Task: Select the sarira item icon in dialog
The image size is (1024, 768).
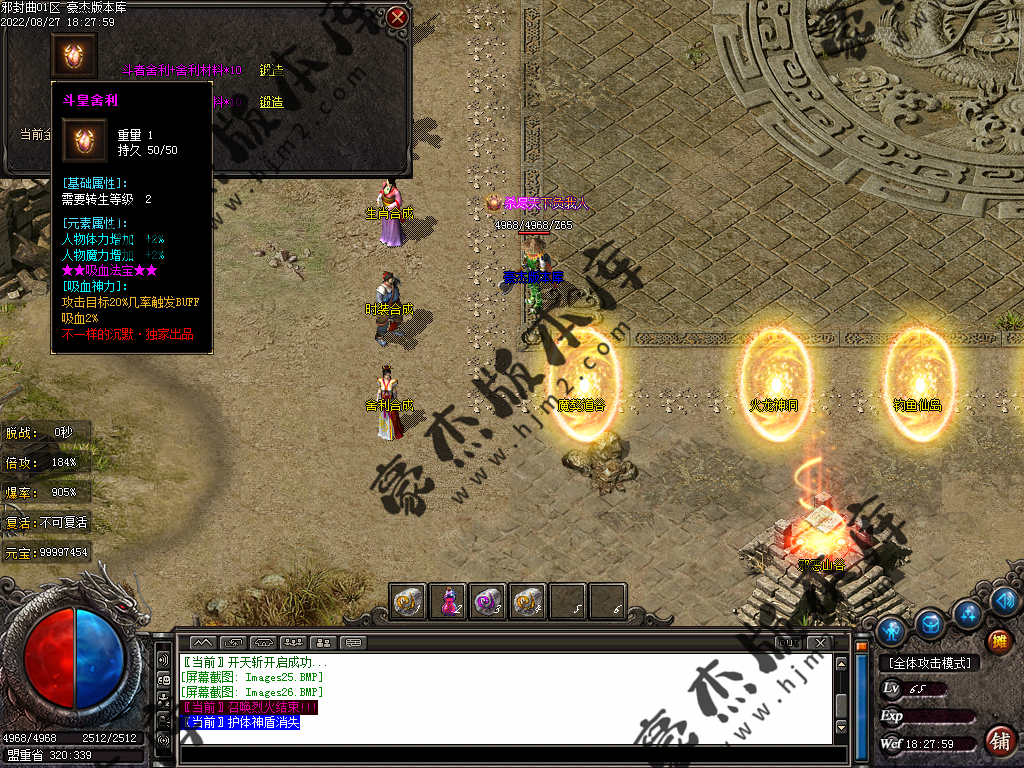Action: tap(74, 54)
